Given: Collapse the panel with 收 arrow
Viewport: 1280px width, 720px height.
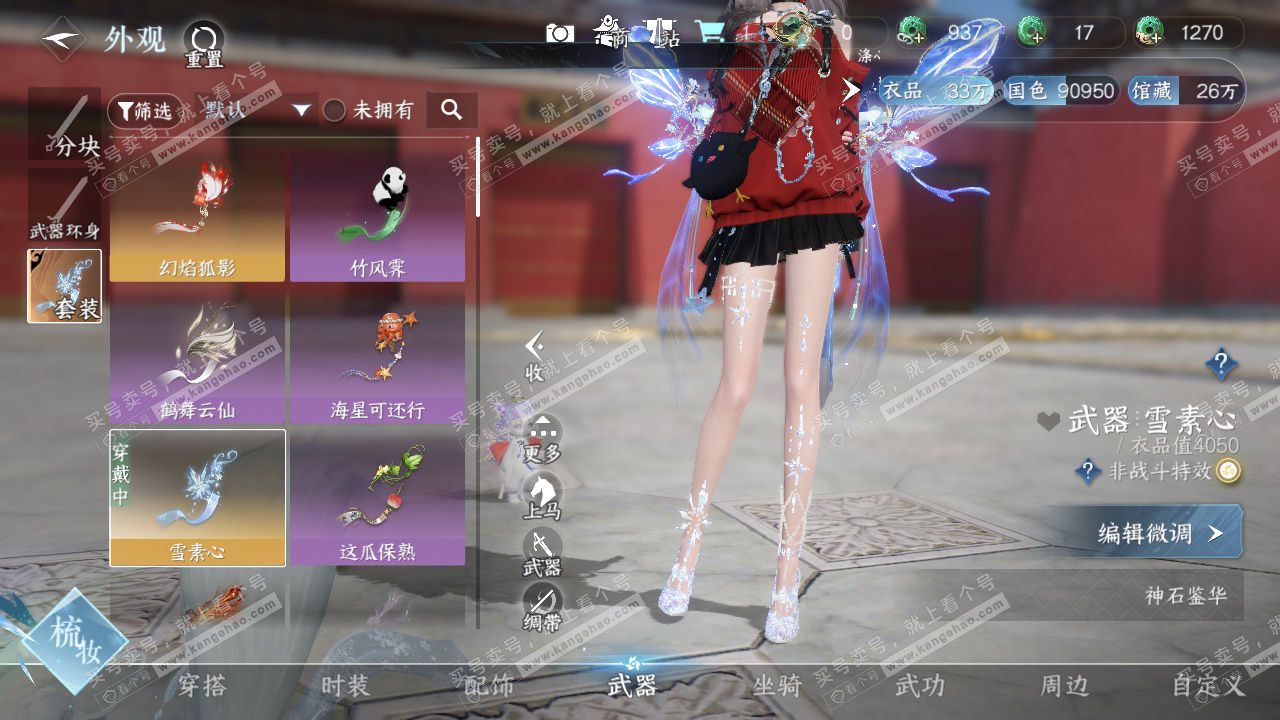Looking at the screenshot, I should (x=535, y=356).
